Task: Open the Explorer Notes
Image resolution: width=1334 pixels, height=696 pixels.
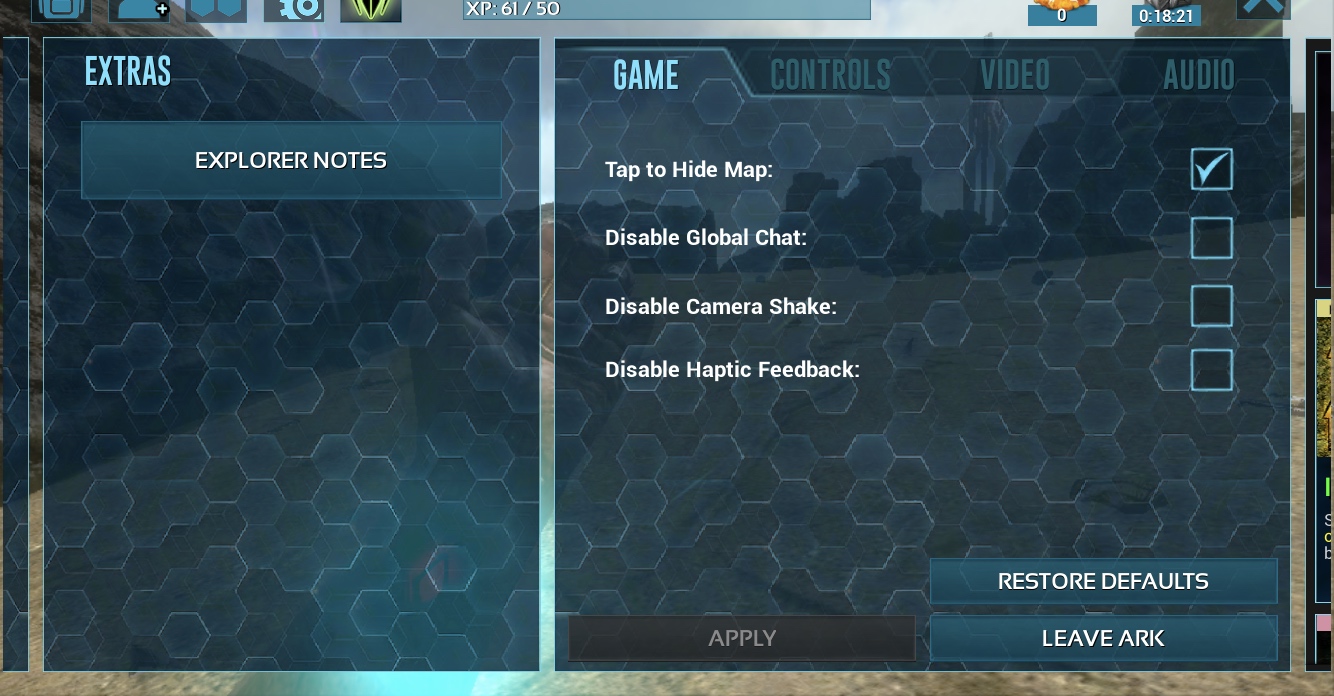Action: click(x=291, y=161)
